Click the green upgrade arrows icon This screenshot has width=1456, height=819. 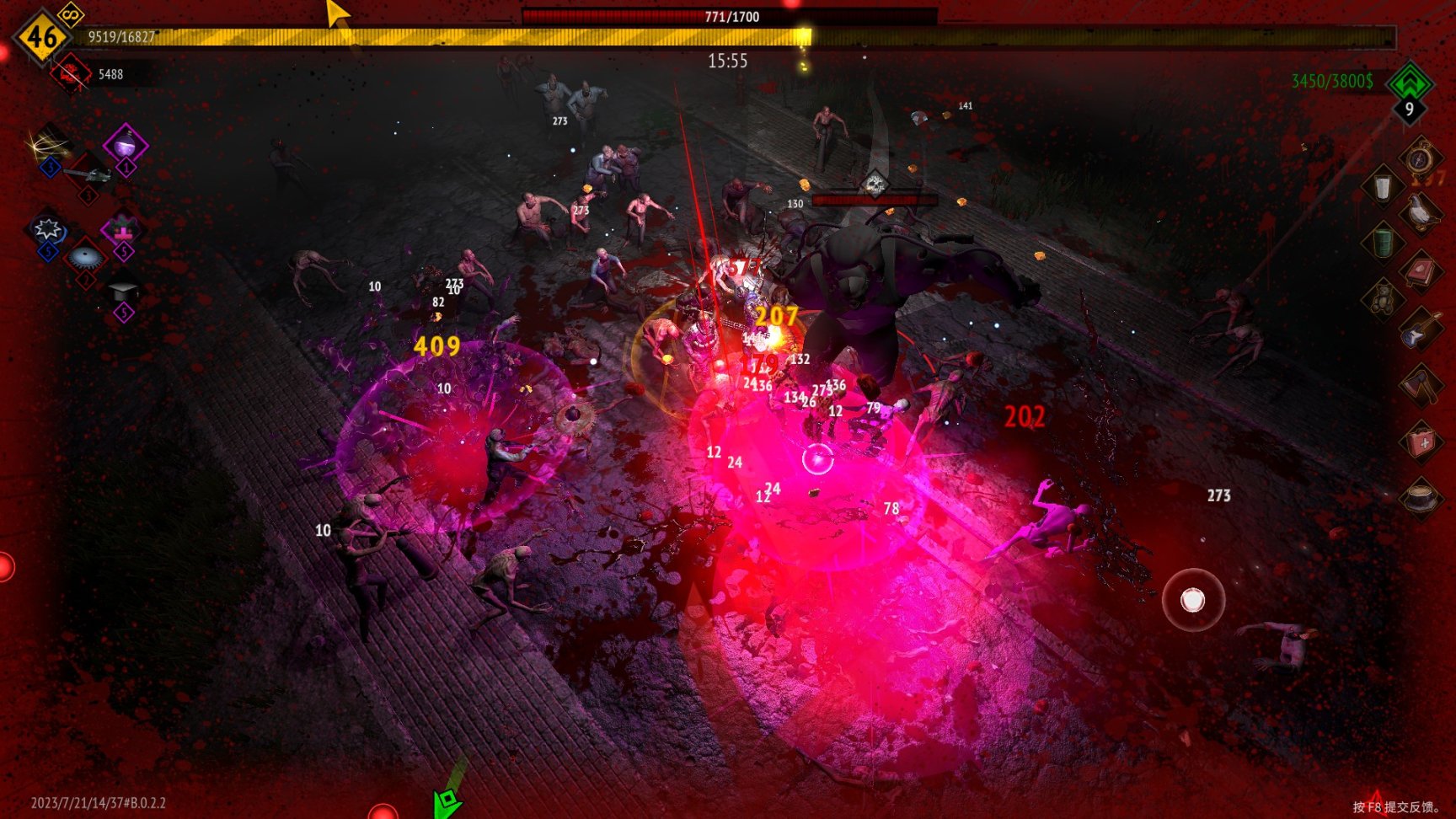(1409, 83)
